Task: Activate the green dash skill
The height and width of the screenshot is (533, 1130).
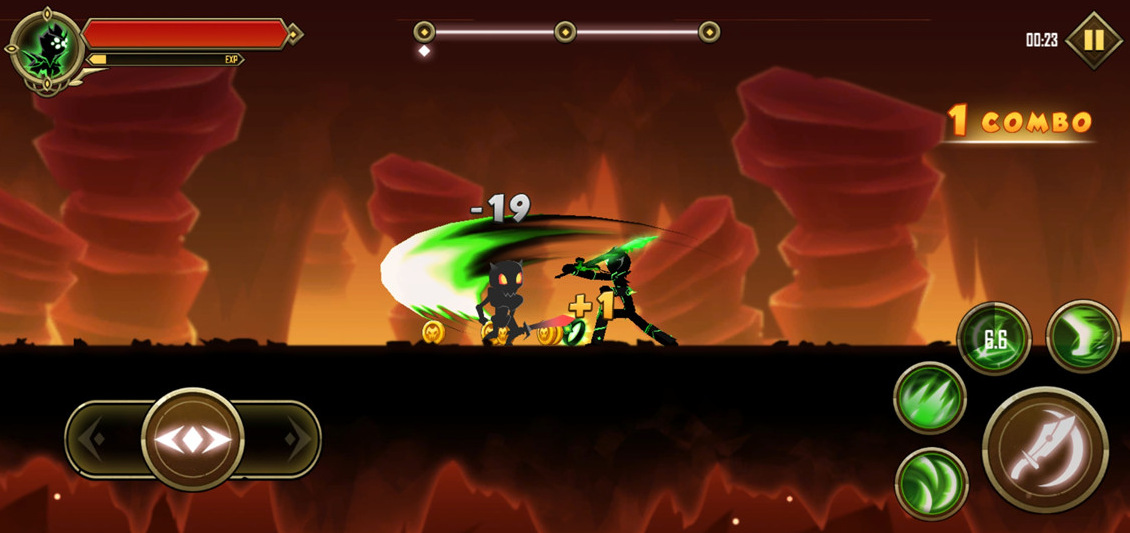Action: (x=1083, y=336)
